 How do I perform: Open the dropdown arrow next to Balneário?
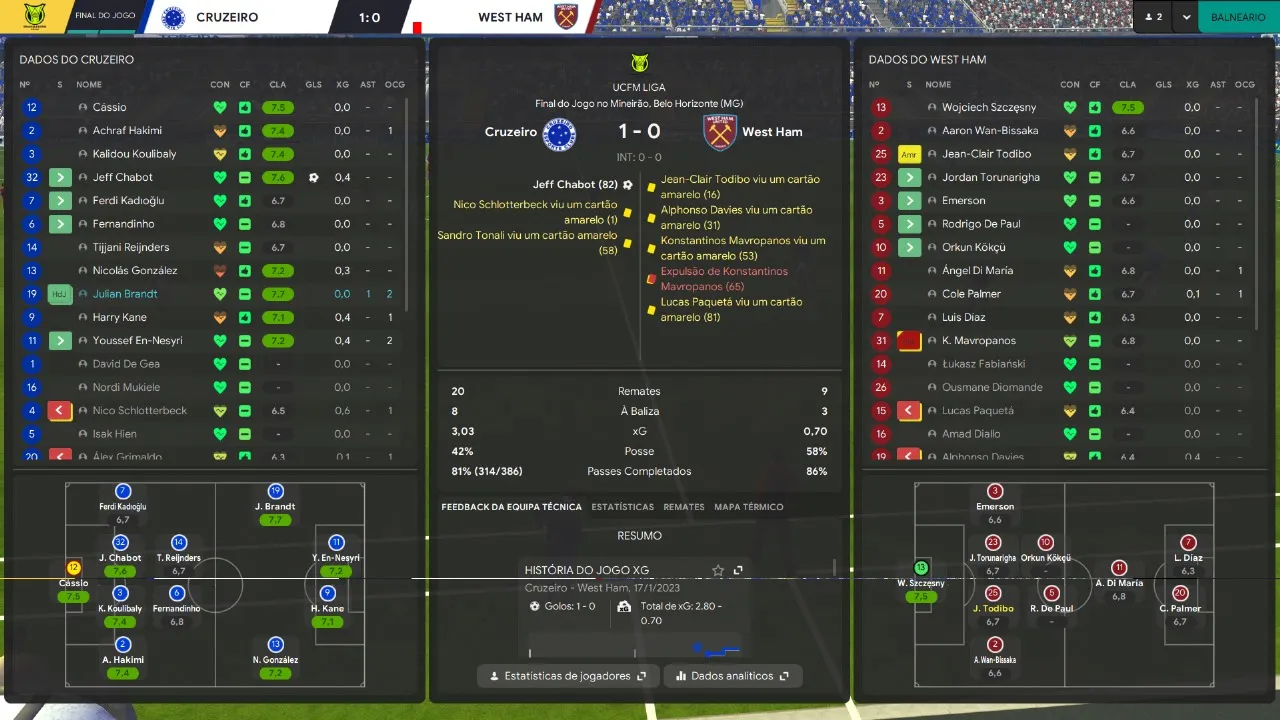(1186, 17)
